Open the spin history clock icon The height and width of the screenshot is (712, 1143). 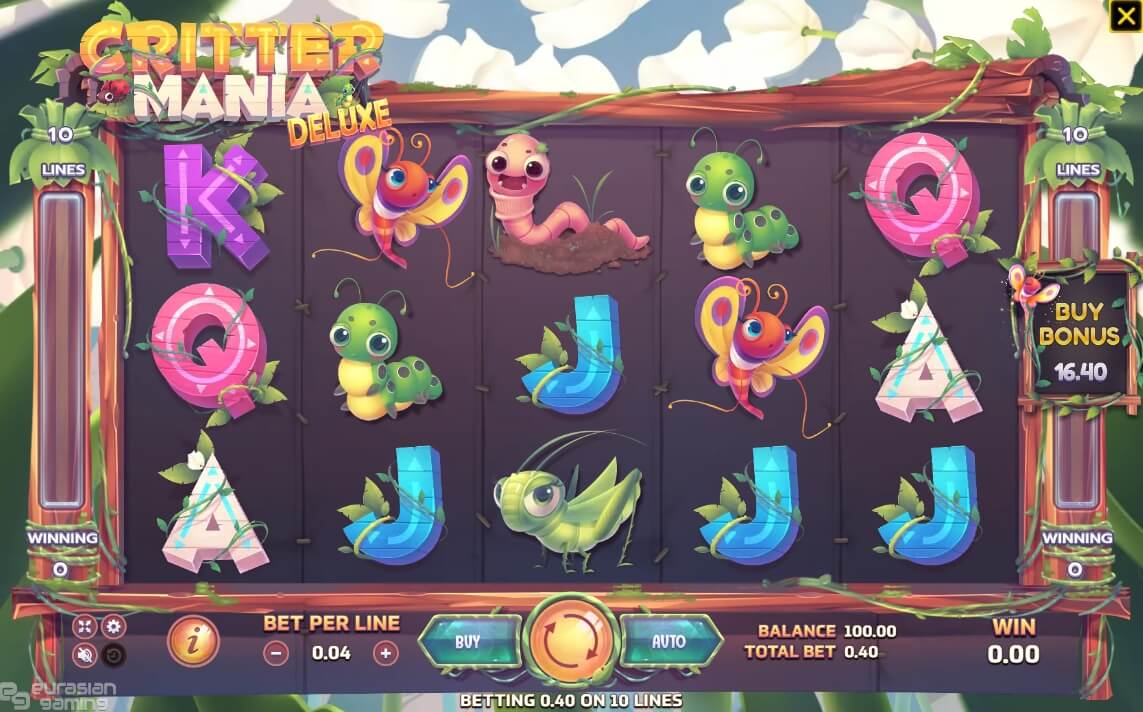(114, 656)
